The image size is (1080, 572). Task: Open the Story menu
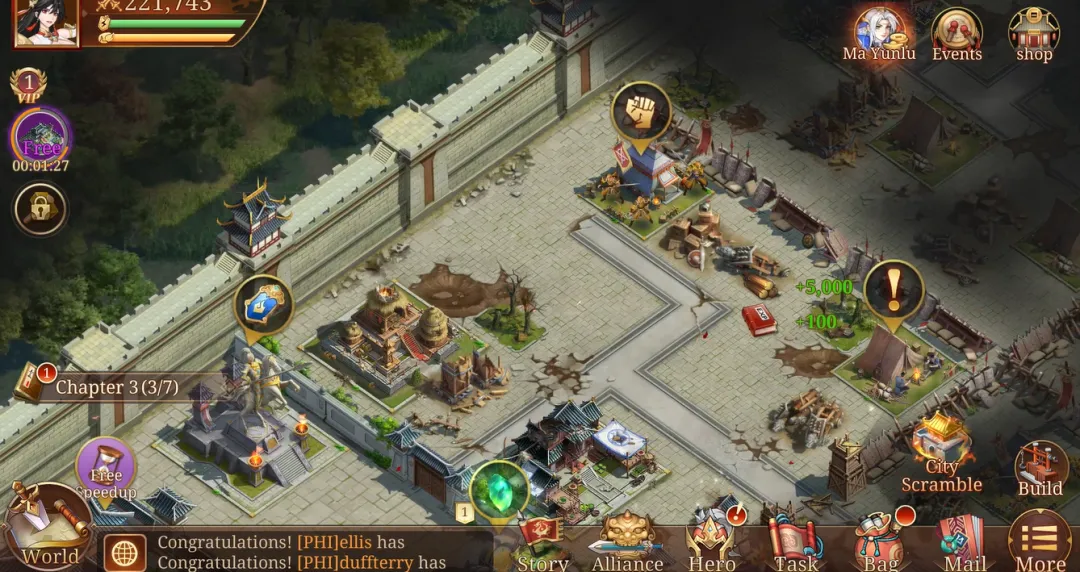point(543,545)
